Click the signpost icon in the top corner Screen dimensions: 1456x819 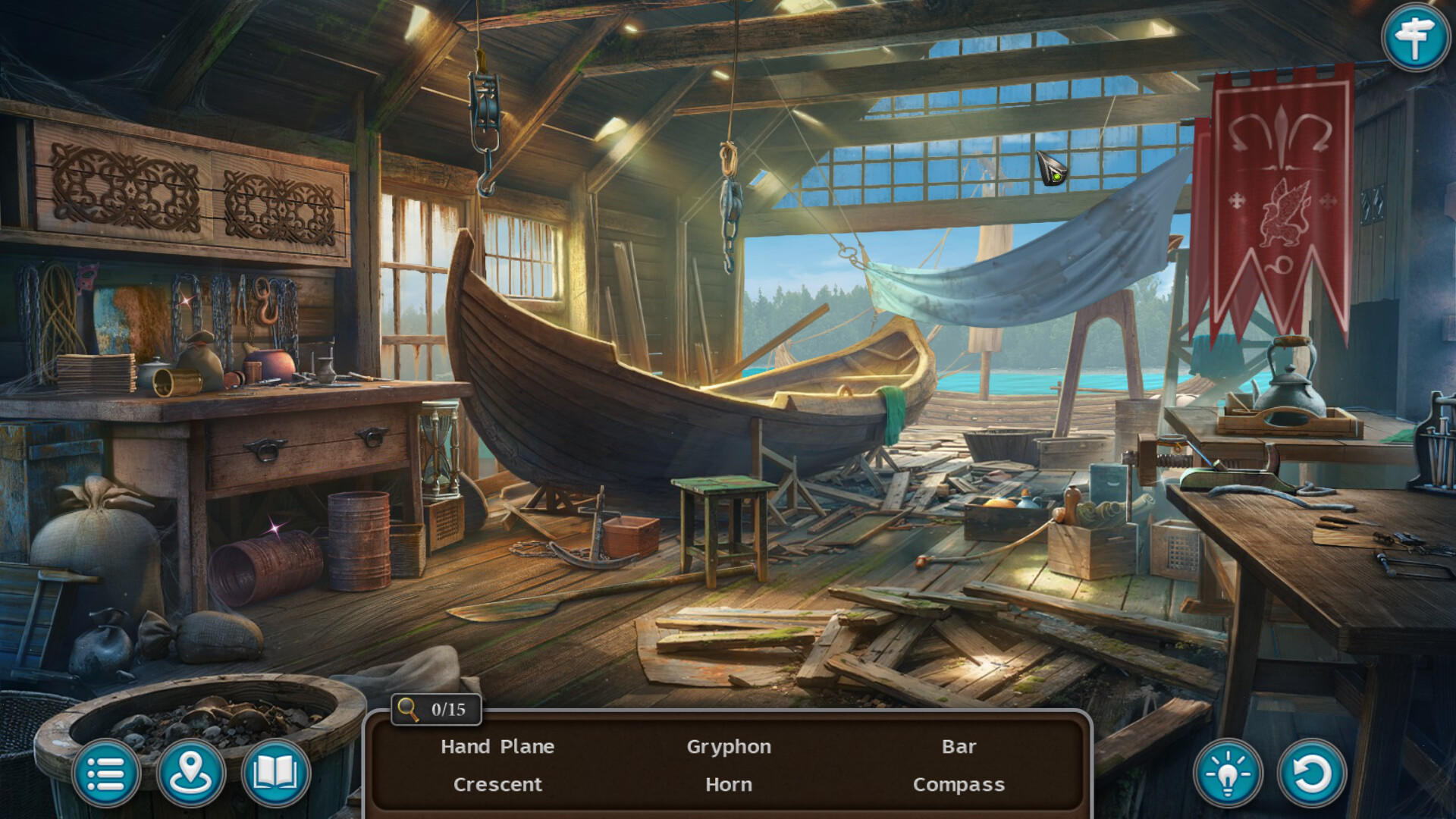[x=1415, y=36]
